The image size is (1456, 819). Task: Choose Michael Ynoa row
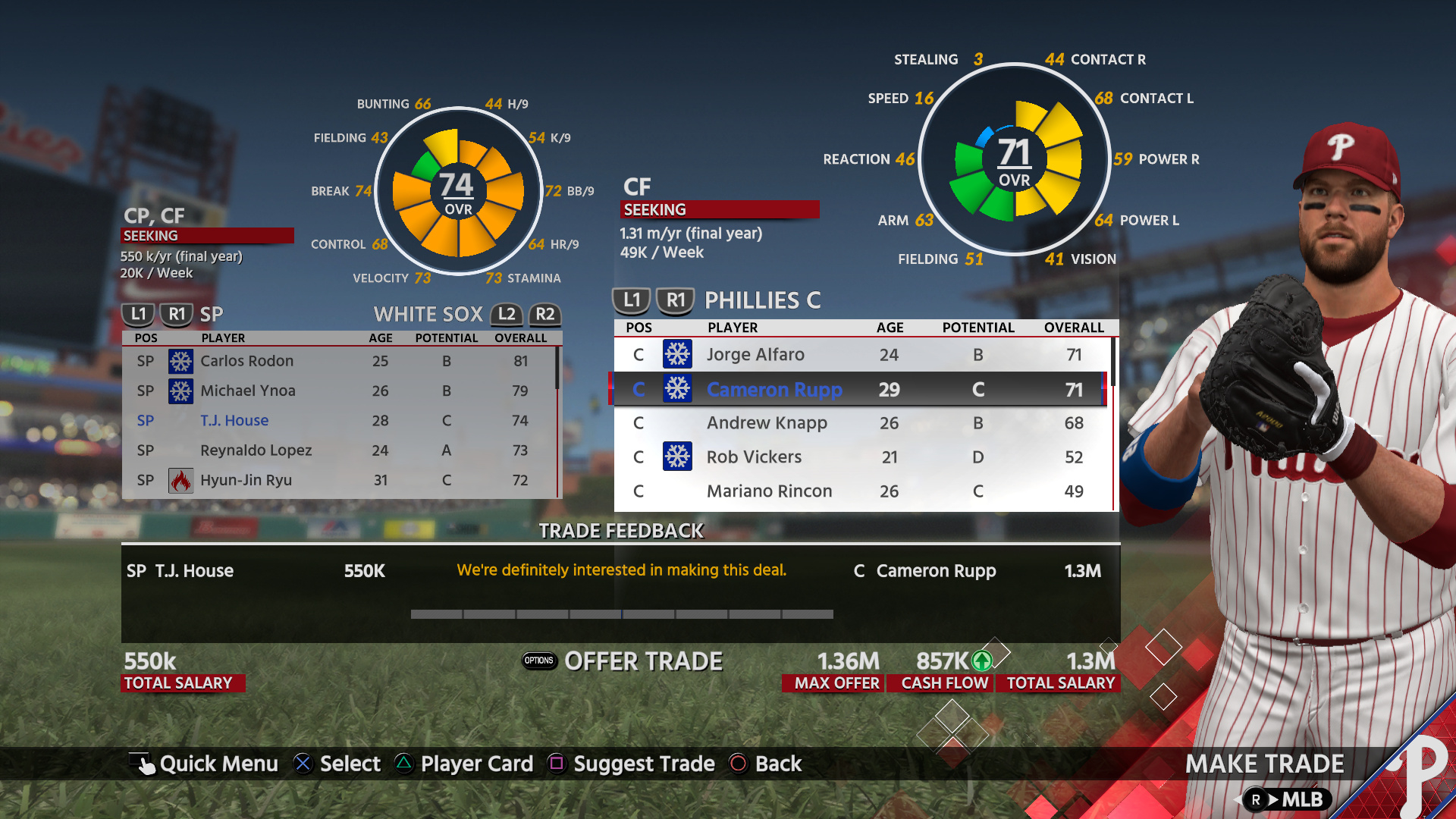click(x=248, y=391)
